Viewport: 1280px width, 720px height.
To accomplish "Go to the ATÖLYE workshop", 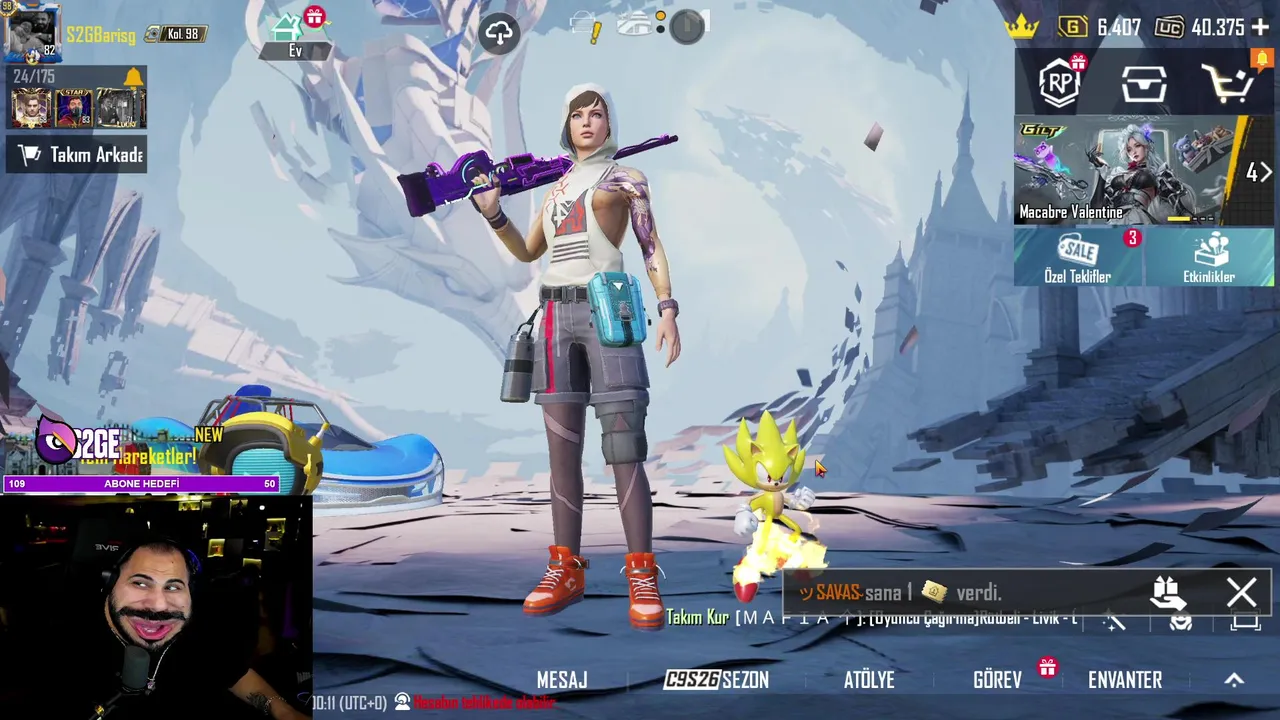I will click(x=869, y=680).
